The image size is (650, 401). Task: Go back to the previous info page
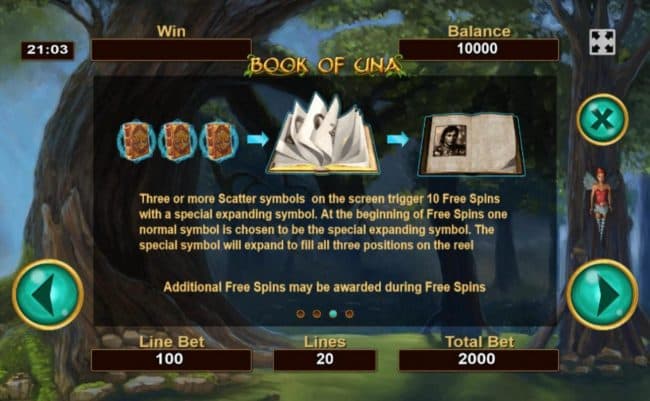point(47,294)
